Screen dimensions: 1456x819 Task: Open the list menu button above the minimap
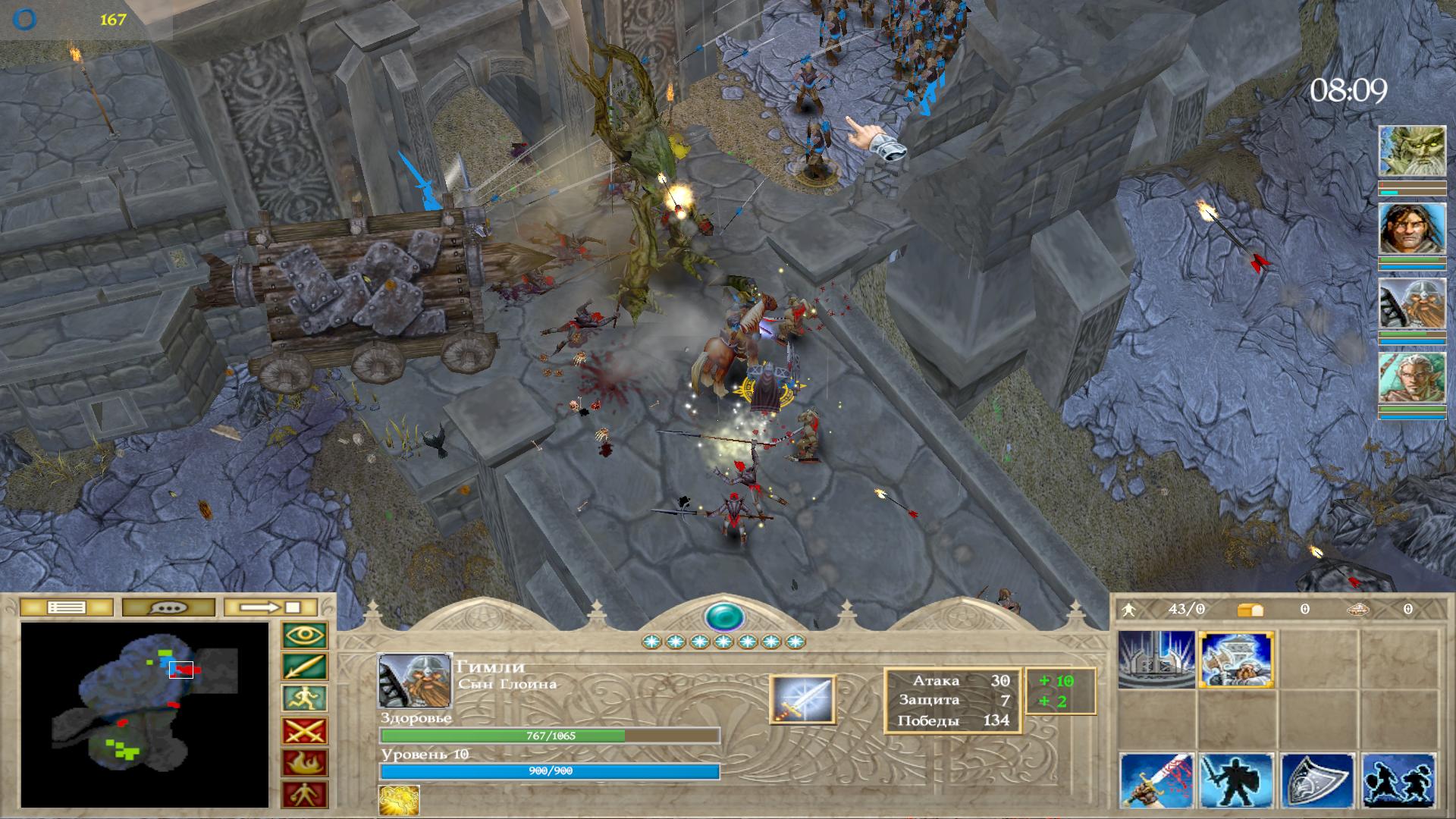(66, 607)
